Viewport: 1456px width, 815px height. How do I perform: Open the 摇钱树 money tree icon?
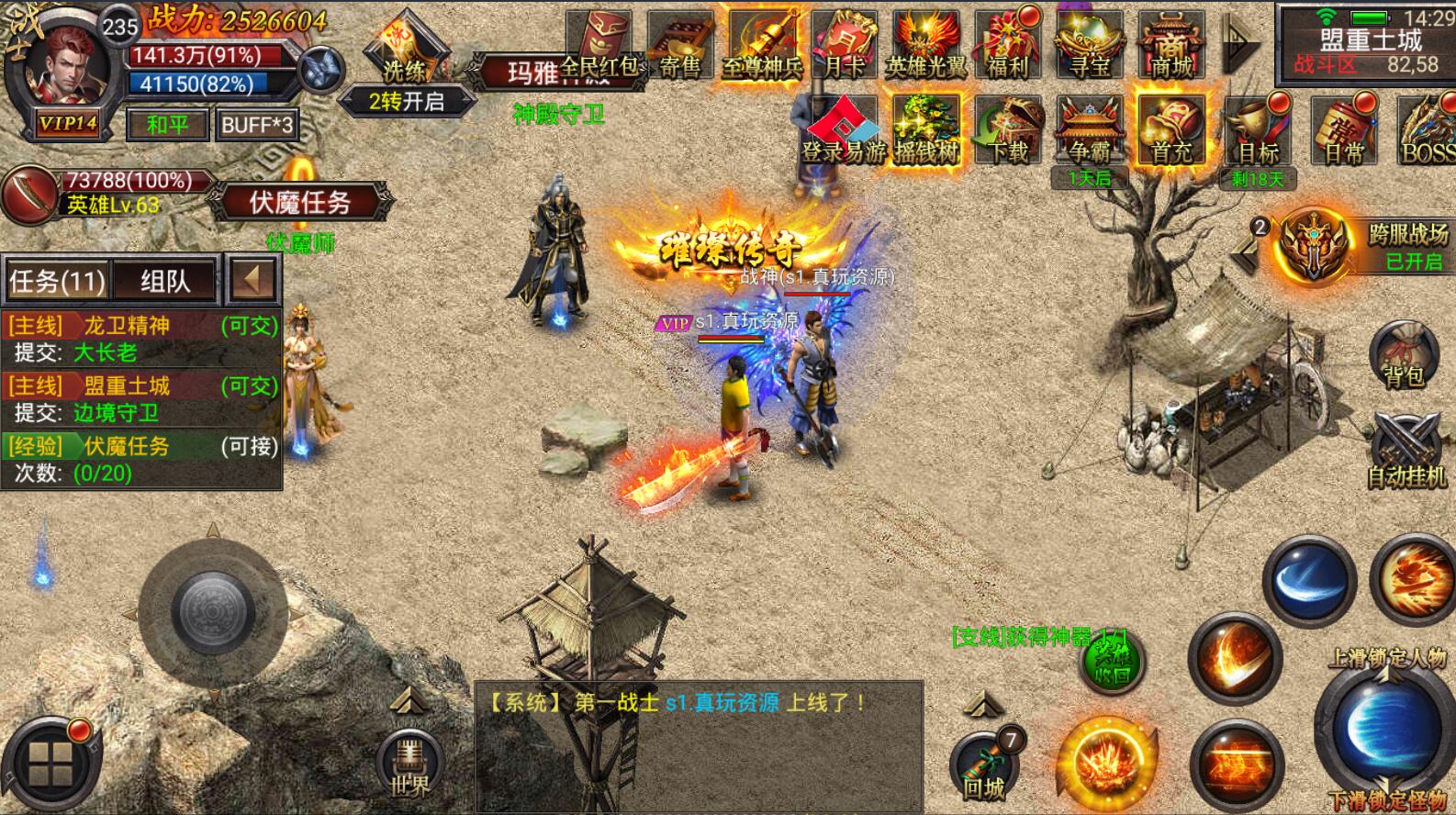click(x=926, y=130)
